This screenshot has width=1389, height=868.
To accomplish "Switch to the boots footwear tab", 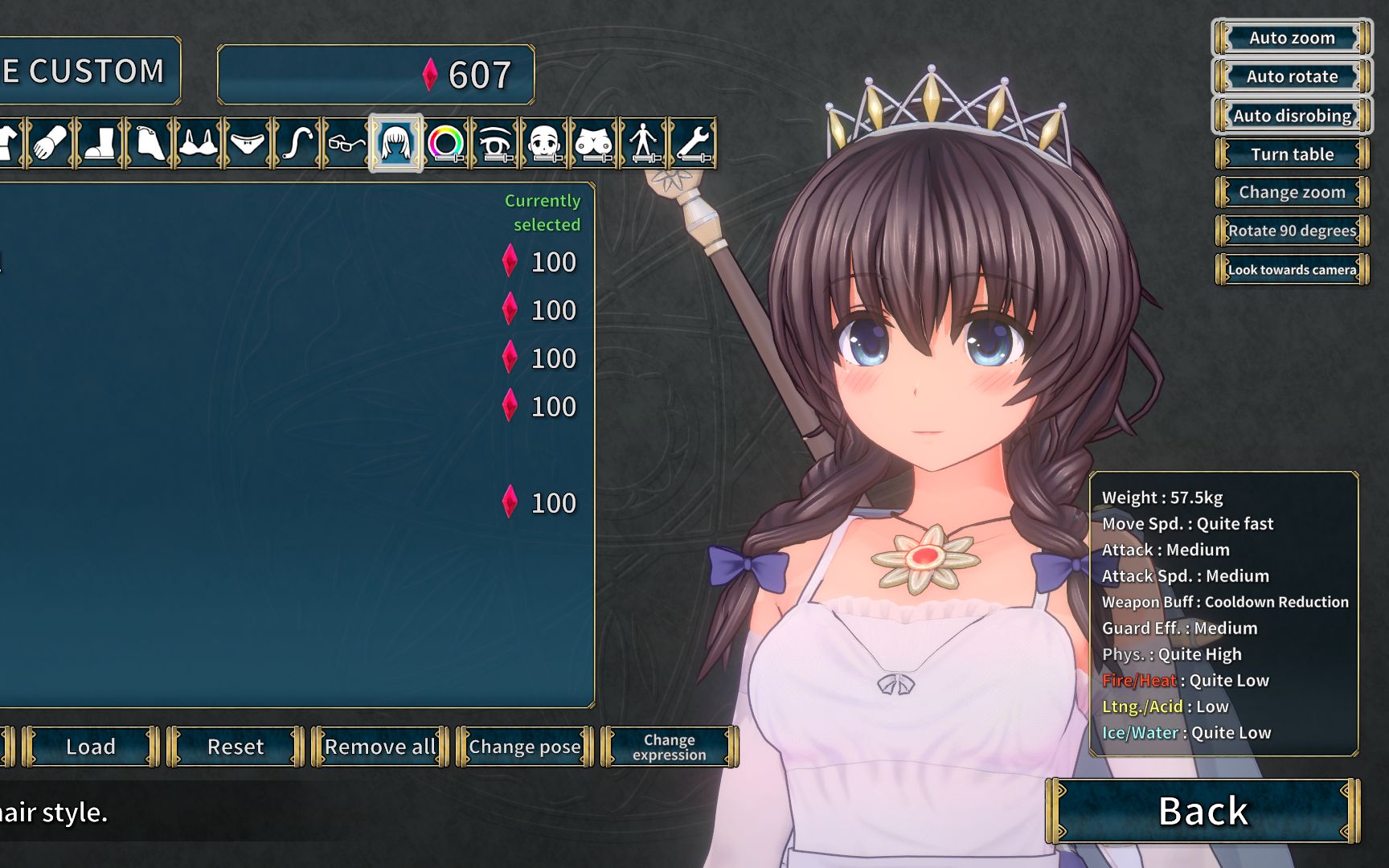I will pos(100,143).
